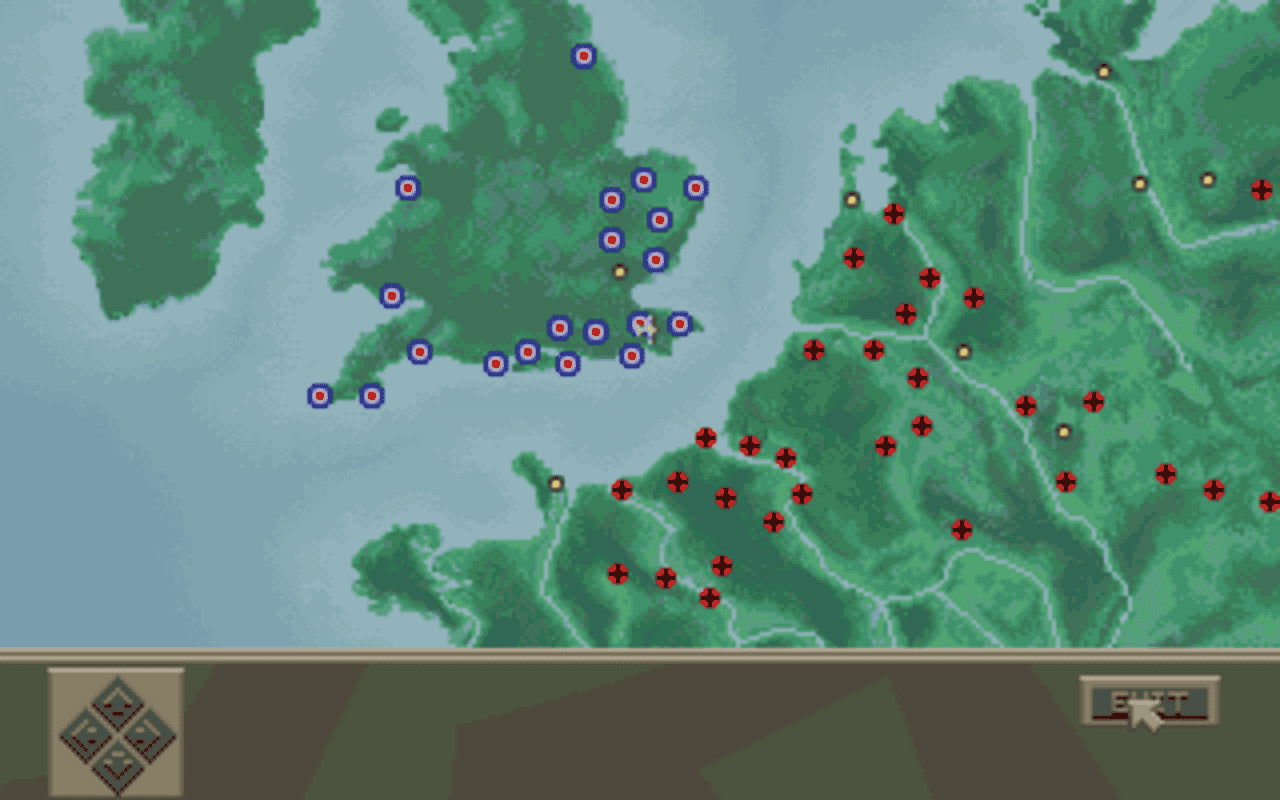The image size is (1280, 800).
Task: Click the yellow city marker on the Cherbourg peninsula
Action: coord(555,481)
